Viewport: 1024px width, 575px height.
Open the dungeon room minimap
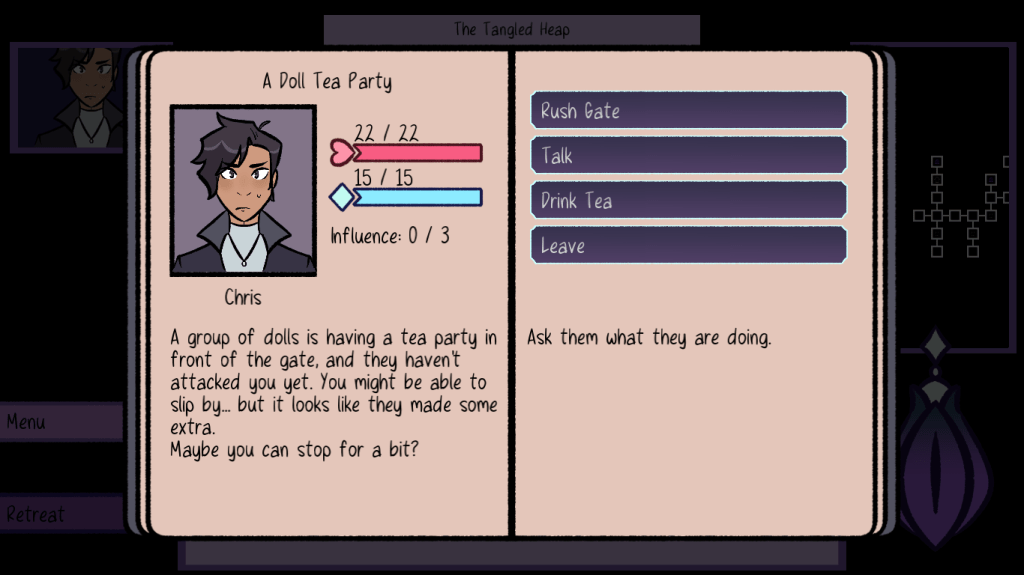(955, 206)
